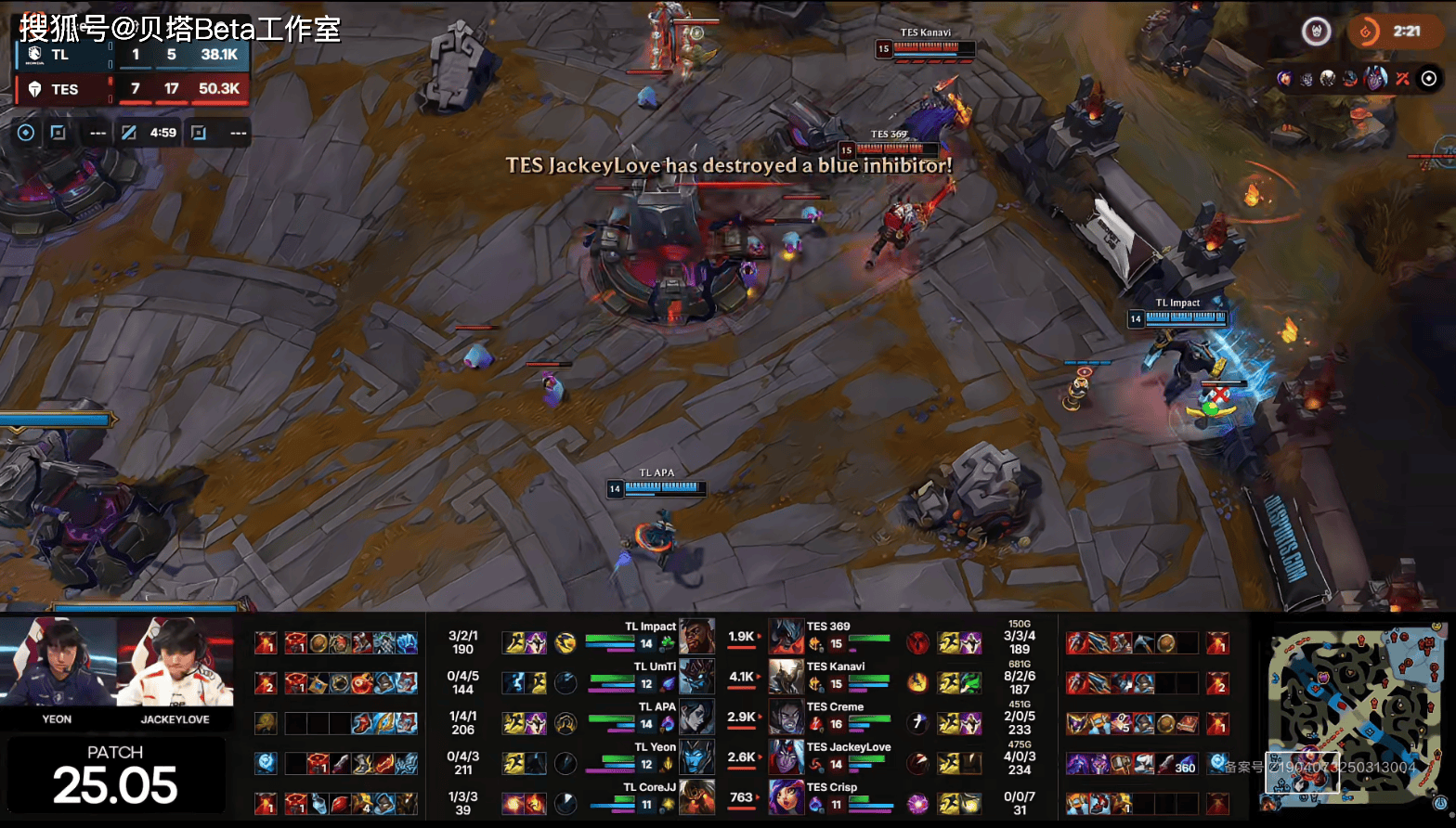Click TL CoreJJ's champion portrait
Image resolution: width=1456 pixels, height=828 pixels.
click(x=696, y=796)
